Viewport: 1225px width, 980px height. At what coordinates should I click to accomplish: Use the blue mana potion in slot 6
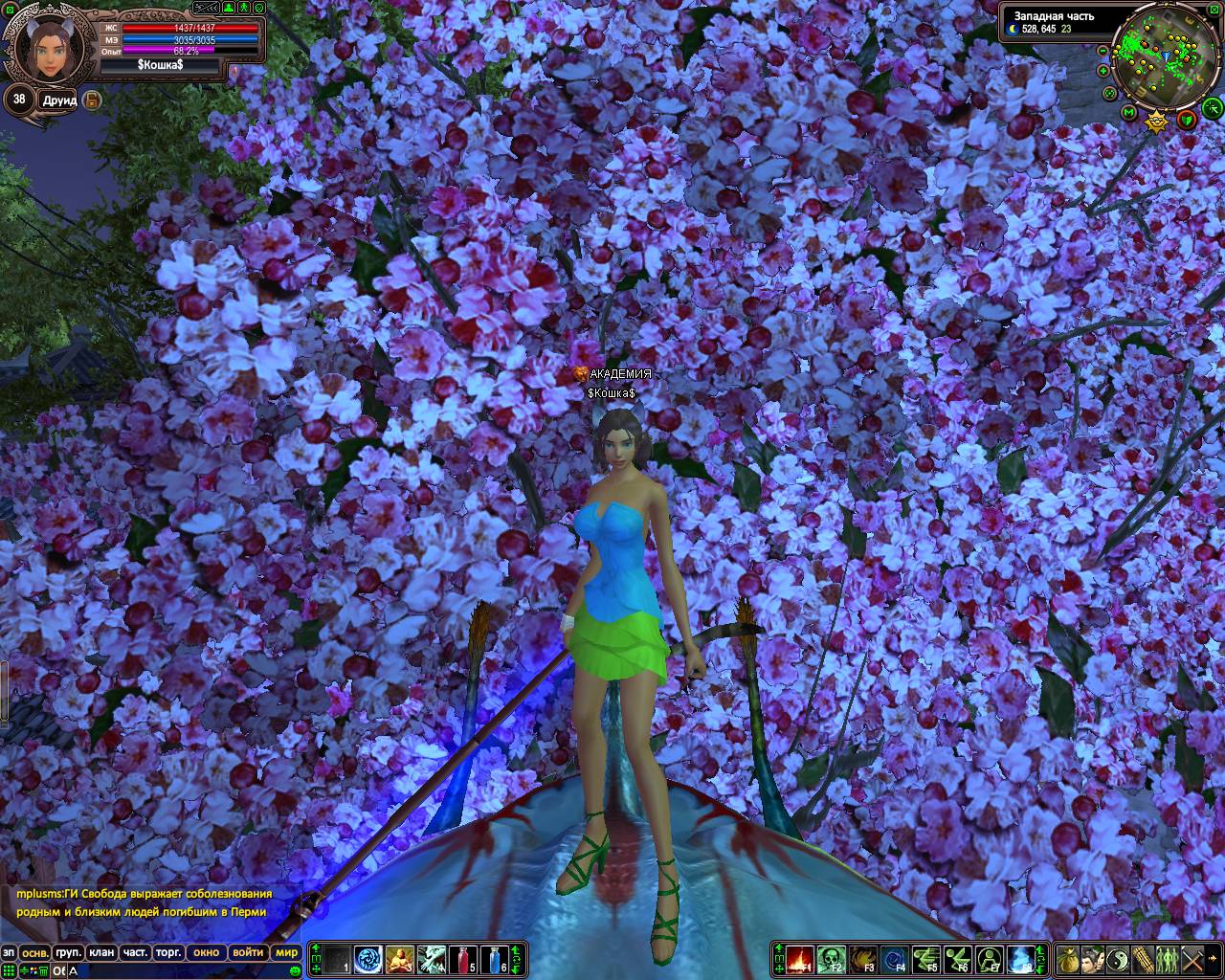495,958
